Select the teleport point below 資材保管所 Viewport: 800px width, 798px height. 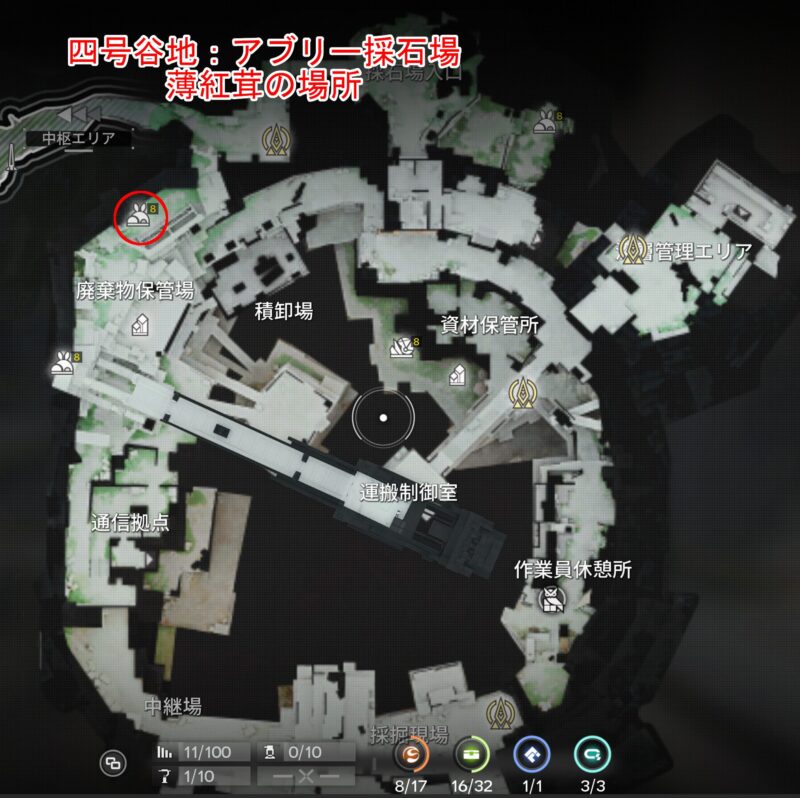pyautogui.click(x=519, y=393)
